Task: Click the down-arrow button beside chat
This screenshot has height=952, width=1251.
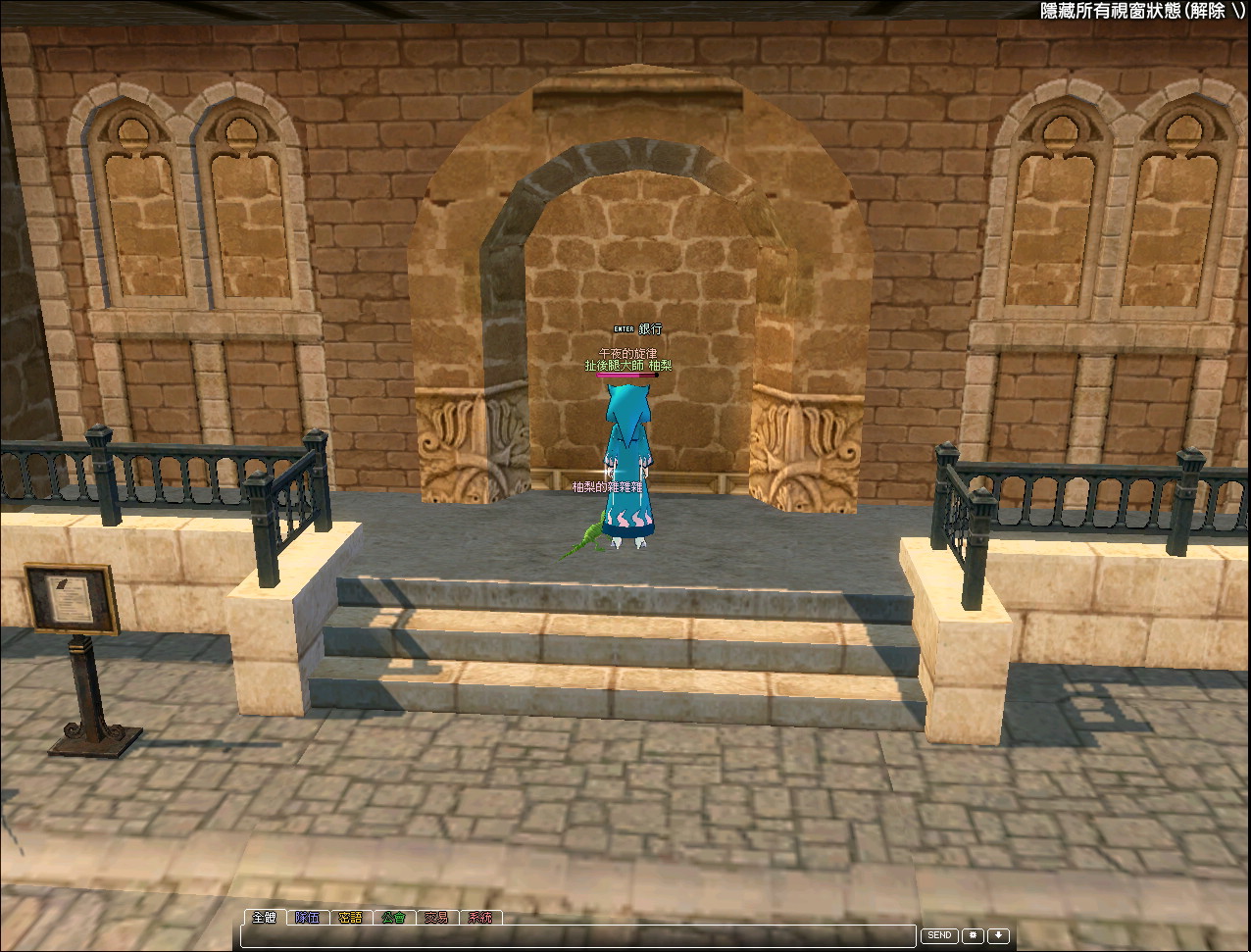Action: 998,936
